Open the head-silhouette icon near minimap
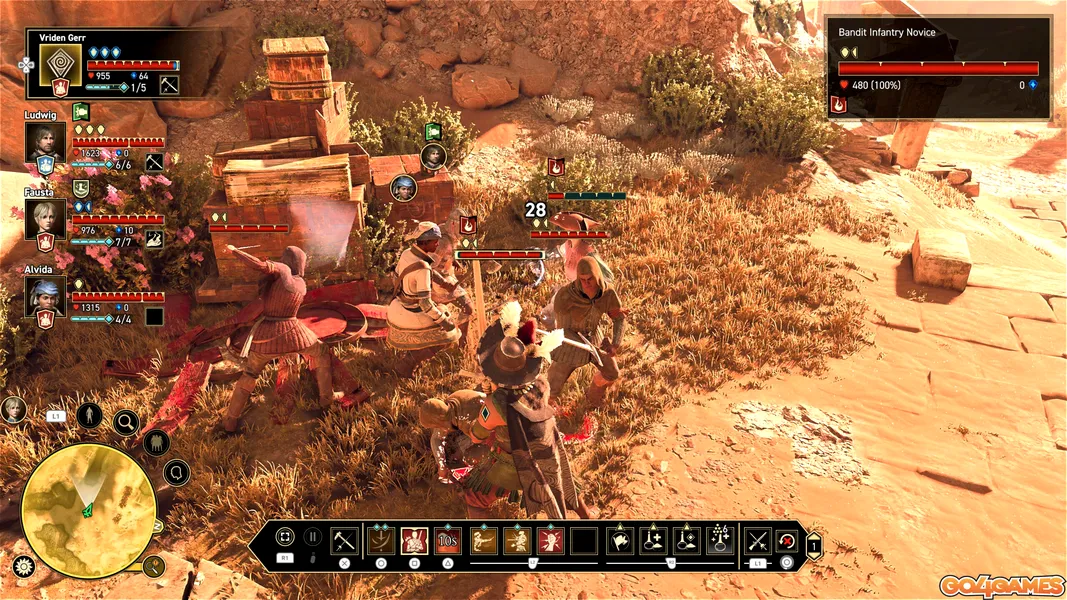Screen dimensions: 1067x600 click(176, 472)
